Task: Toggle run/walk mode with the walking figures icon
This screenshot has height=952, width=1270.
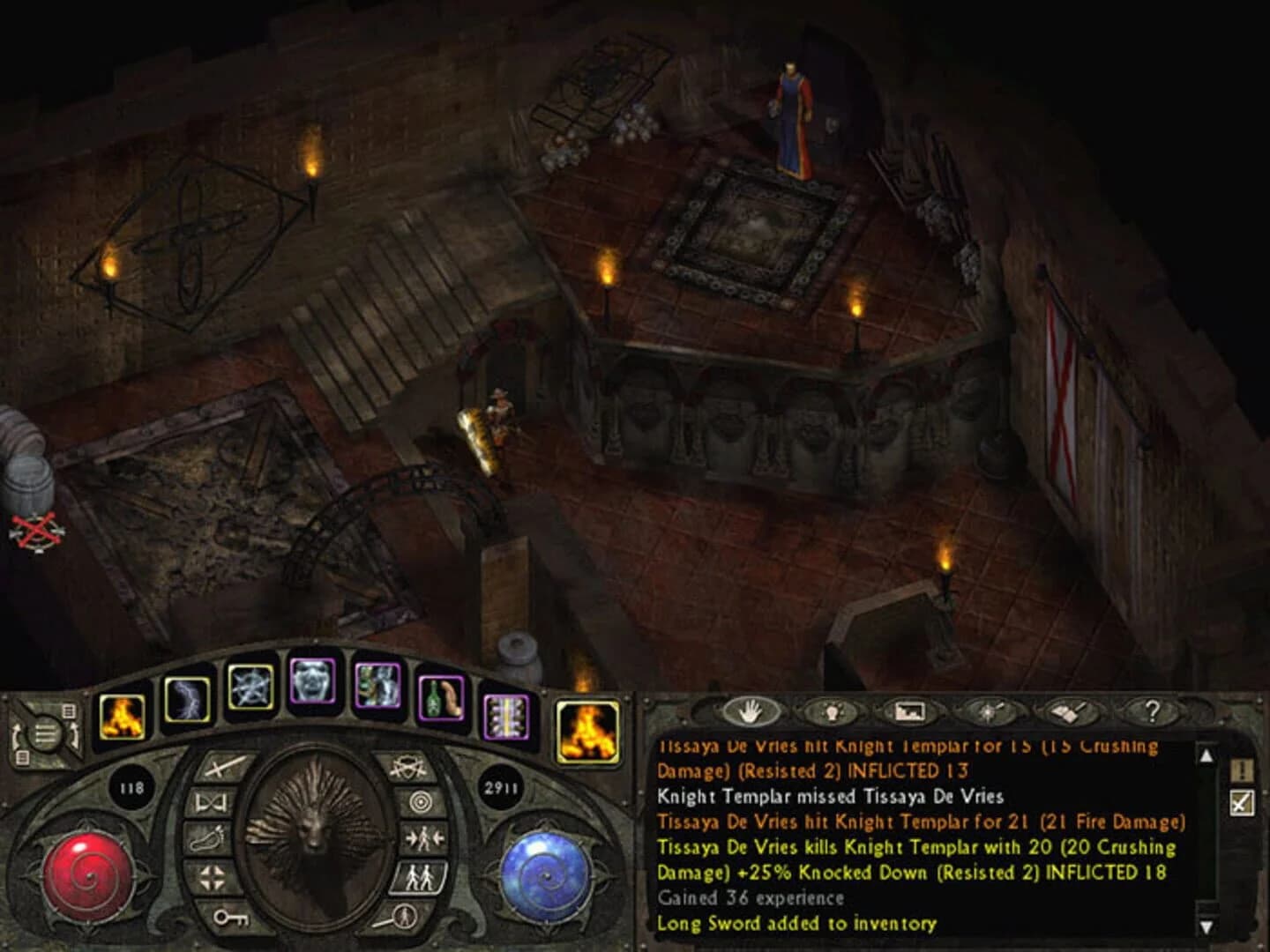Action: coord(419,876)
